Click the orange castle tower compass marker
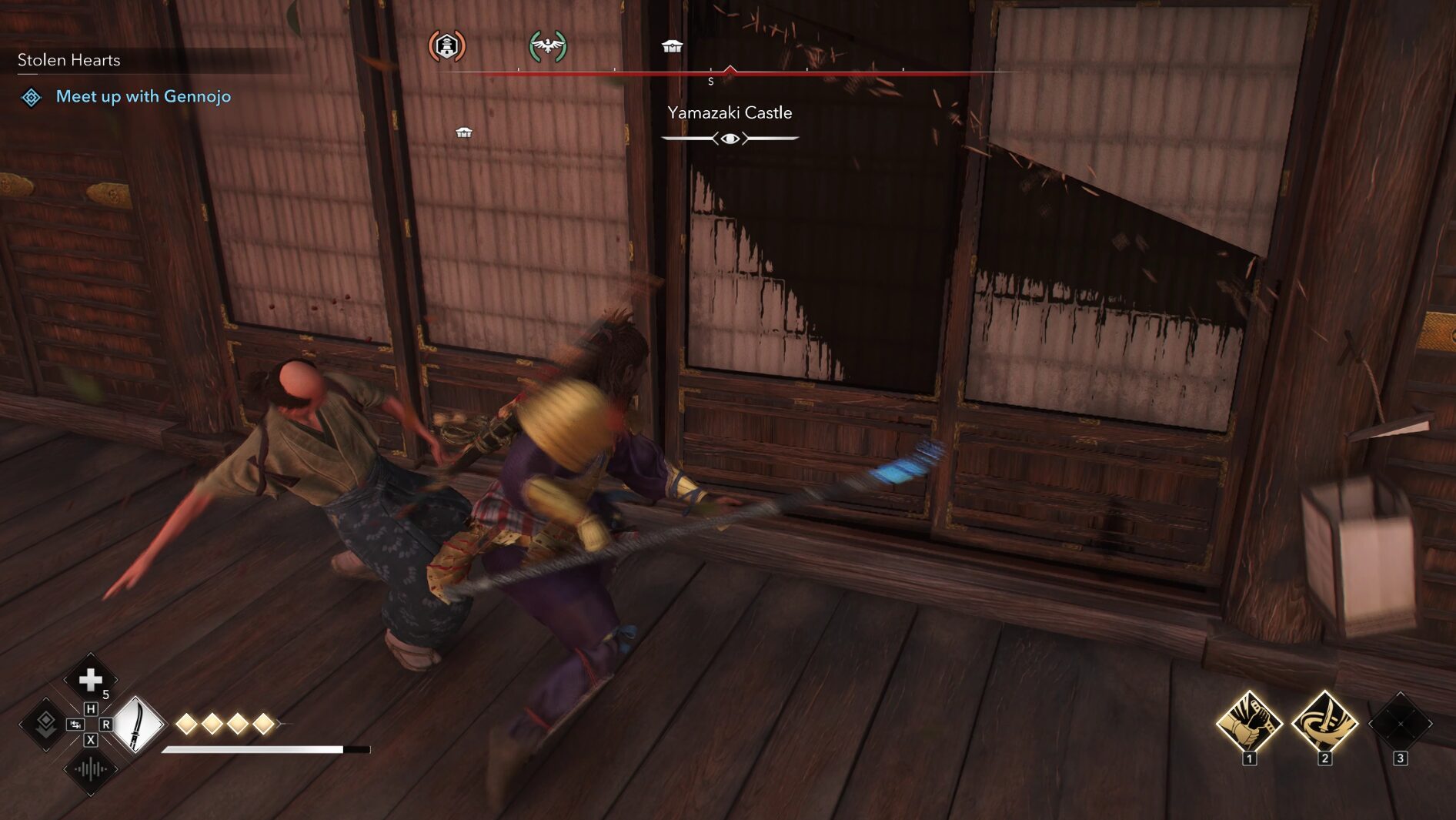The image size is (1456, 820). 446,46
